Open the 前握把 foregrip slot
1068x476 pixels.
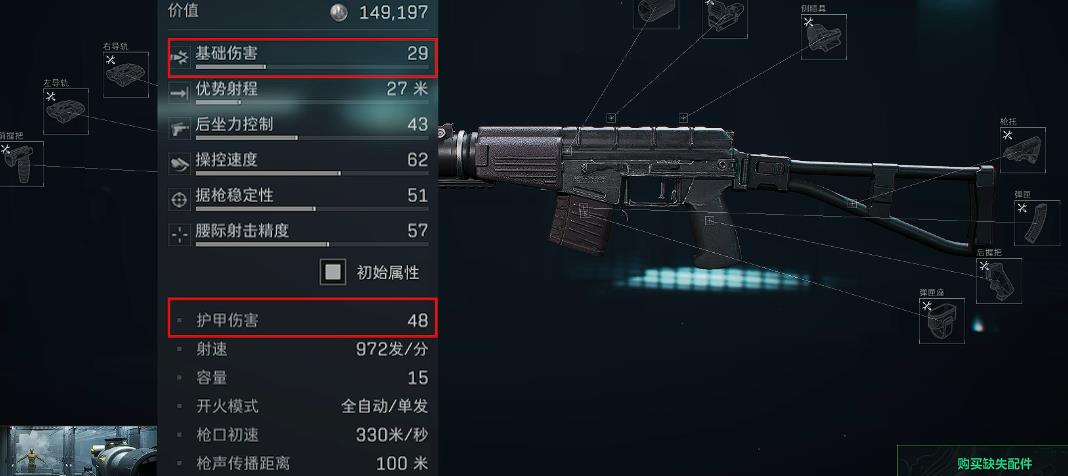(21, 164)
